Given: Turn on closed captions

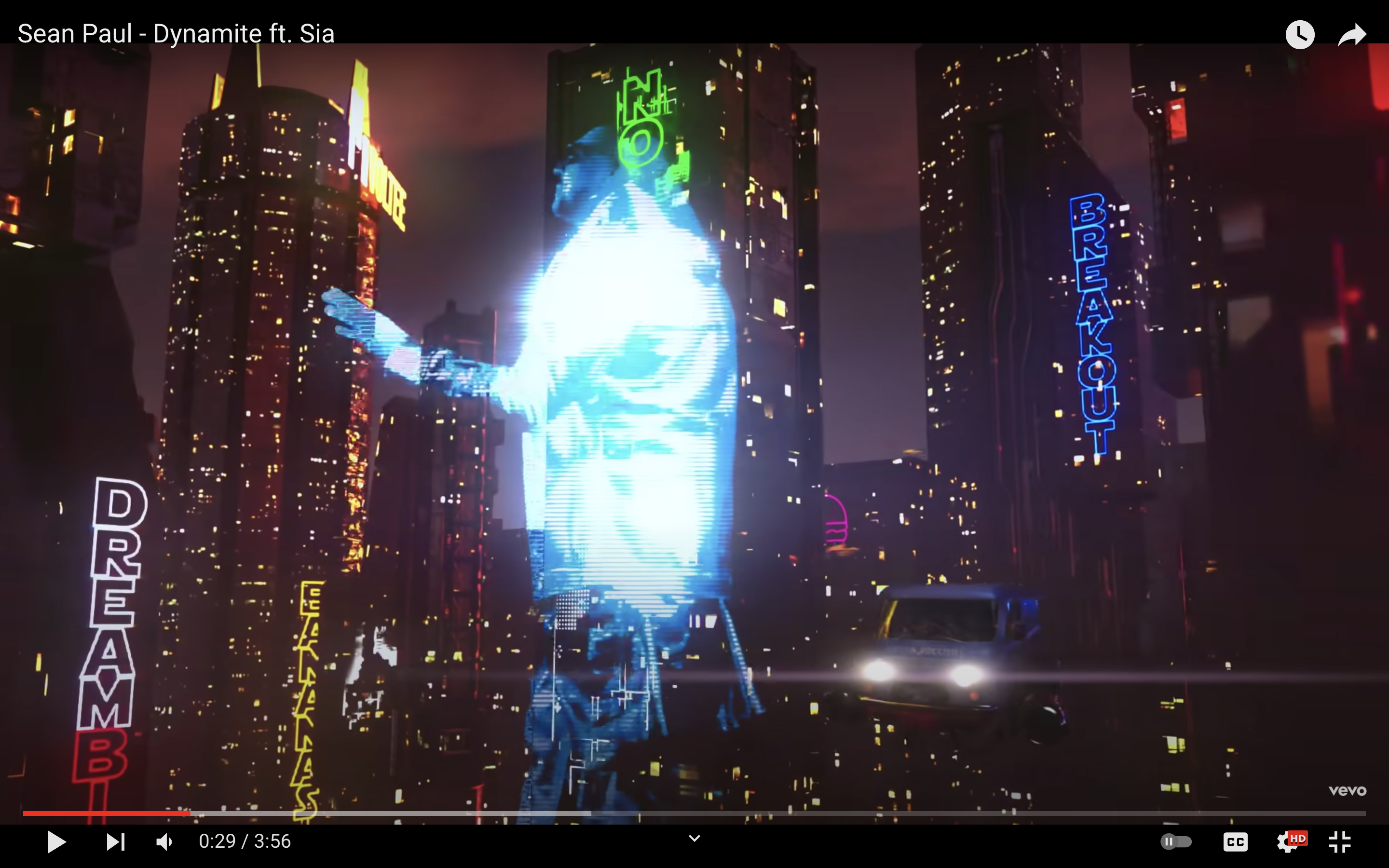Looking at the screenshot, I should [1235, 841].
